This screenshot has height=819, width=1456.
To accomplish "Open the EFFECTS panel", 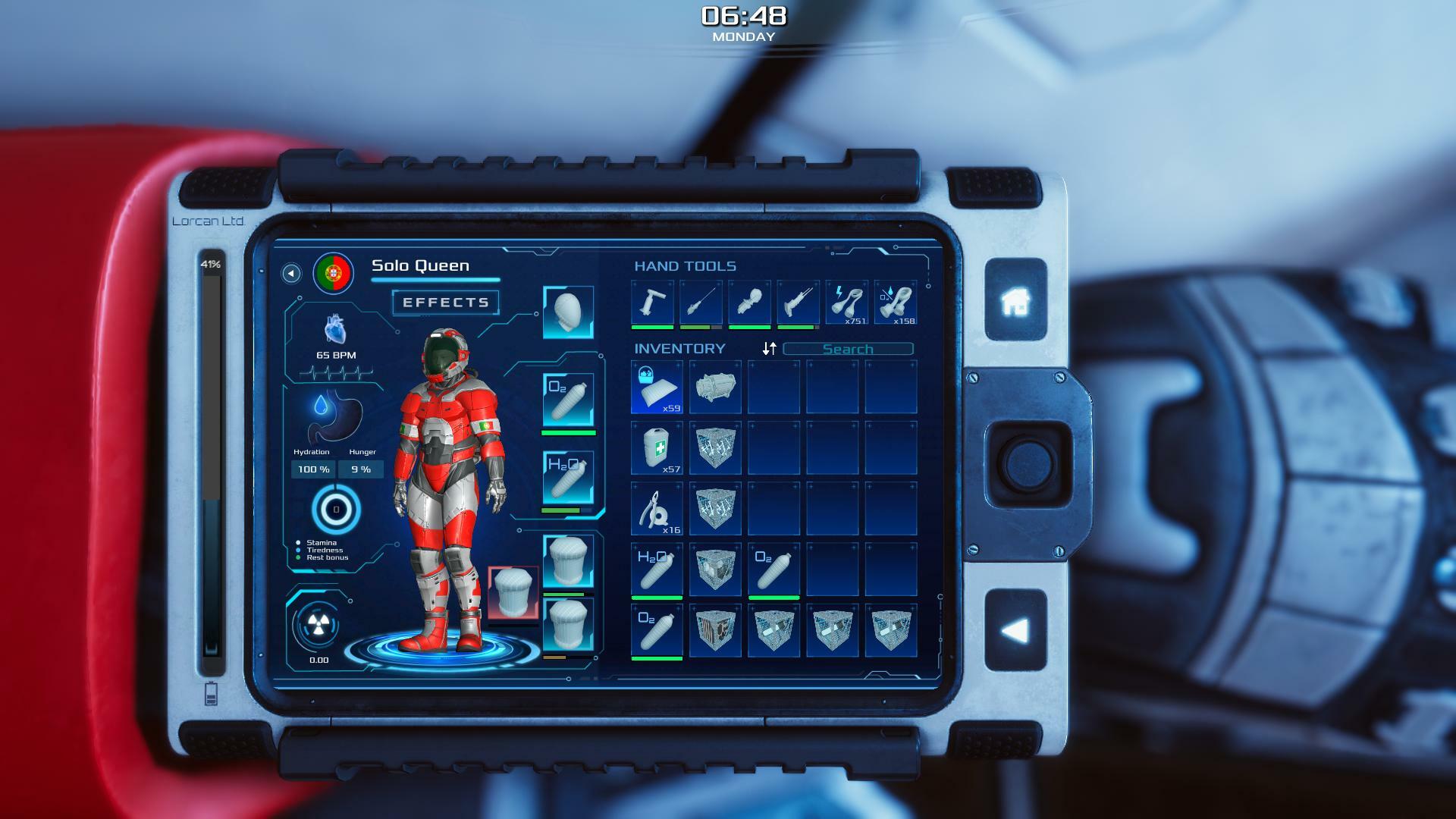I will [x=445, y=303].
